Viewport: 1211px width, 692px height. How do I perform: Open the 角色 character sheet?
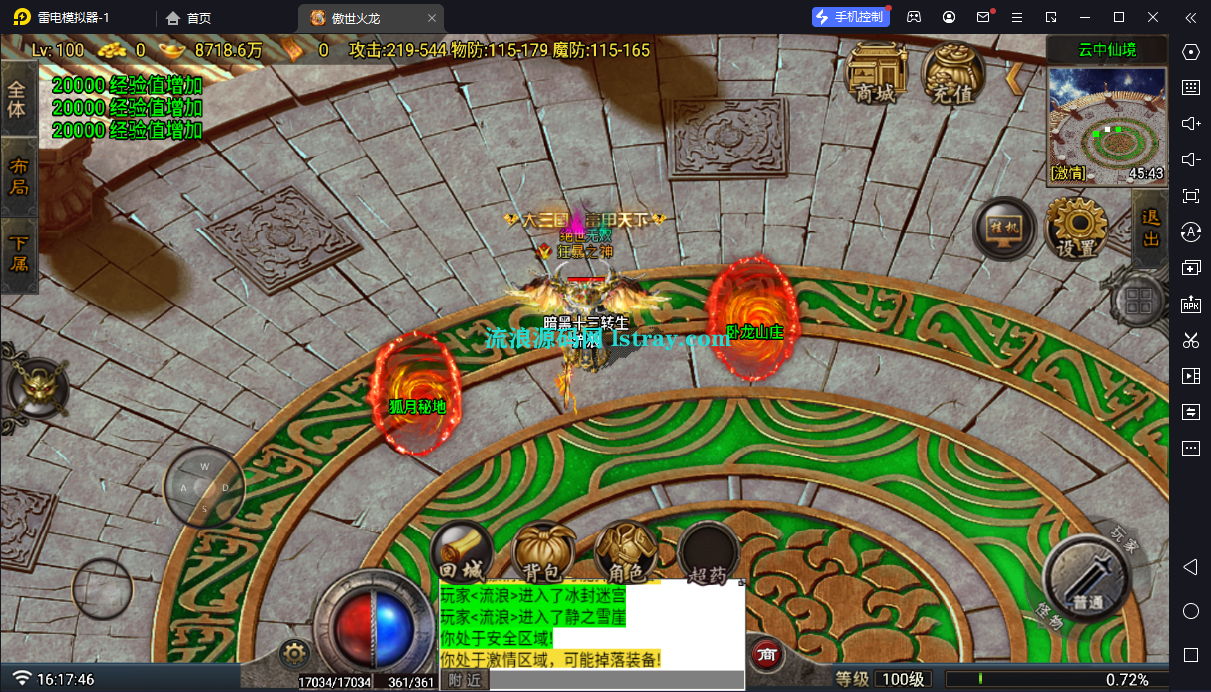click(x=625, y=553)
